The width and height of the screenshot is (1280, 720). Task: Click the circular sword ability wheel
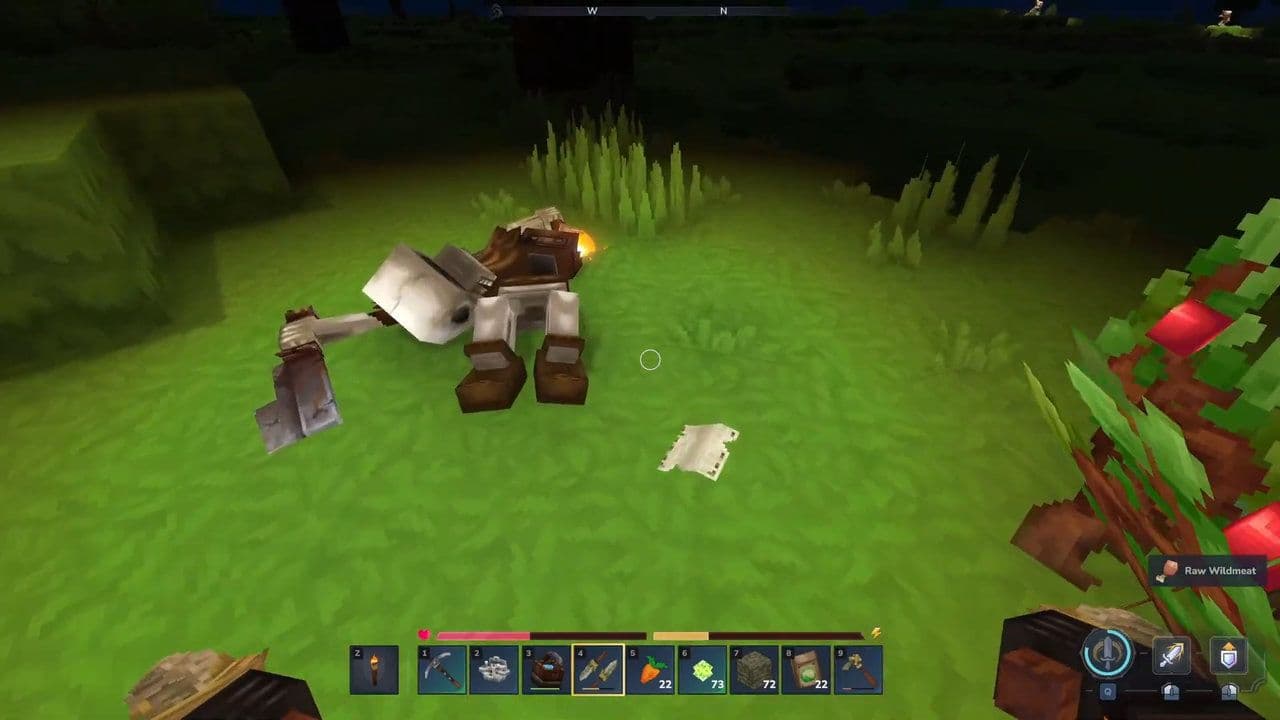click(1105, 653)
